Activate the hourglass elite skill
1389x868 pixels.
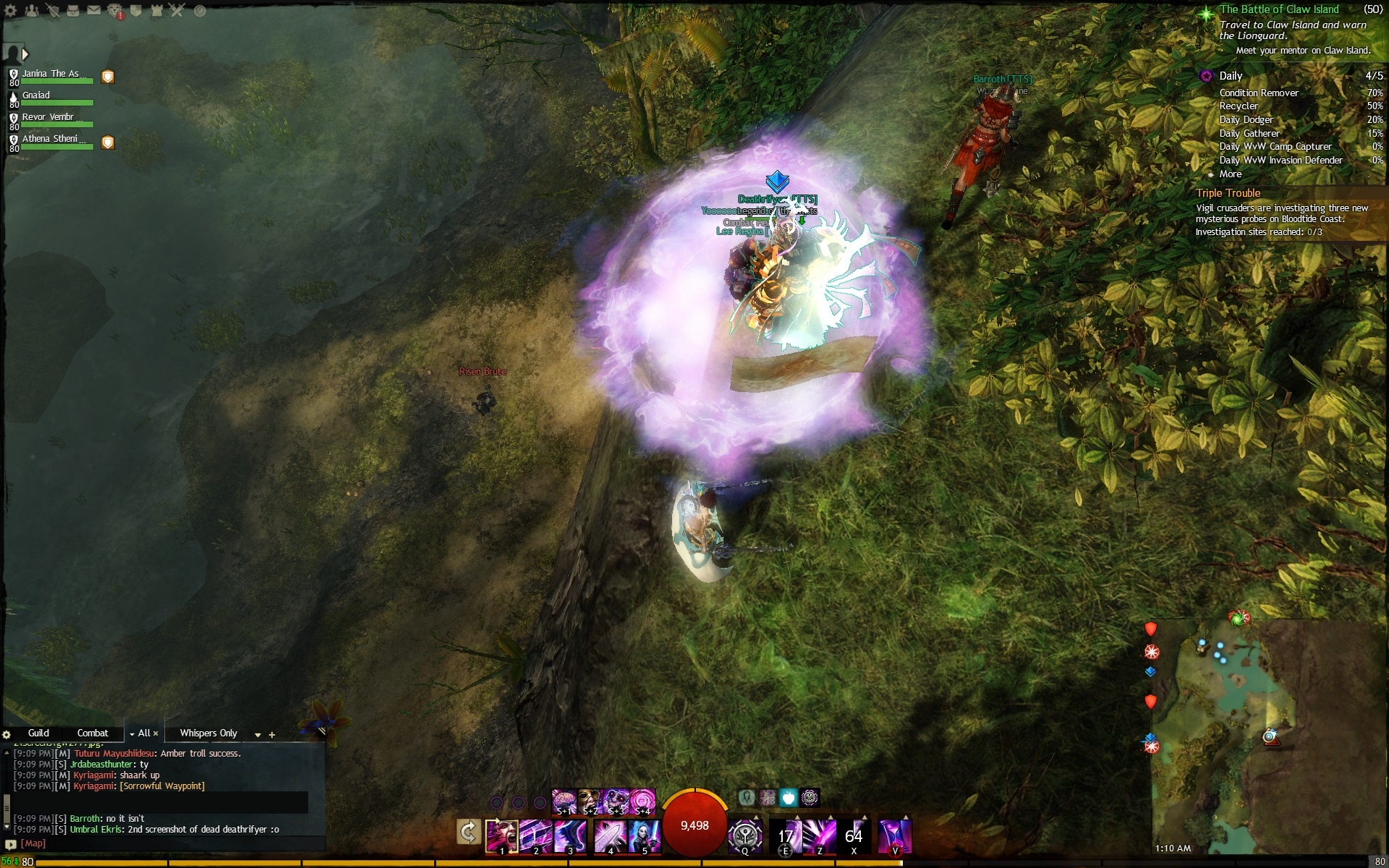[x=894, y=835]
